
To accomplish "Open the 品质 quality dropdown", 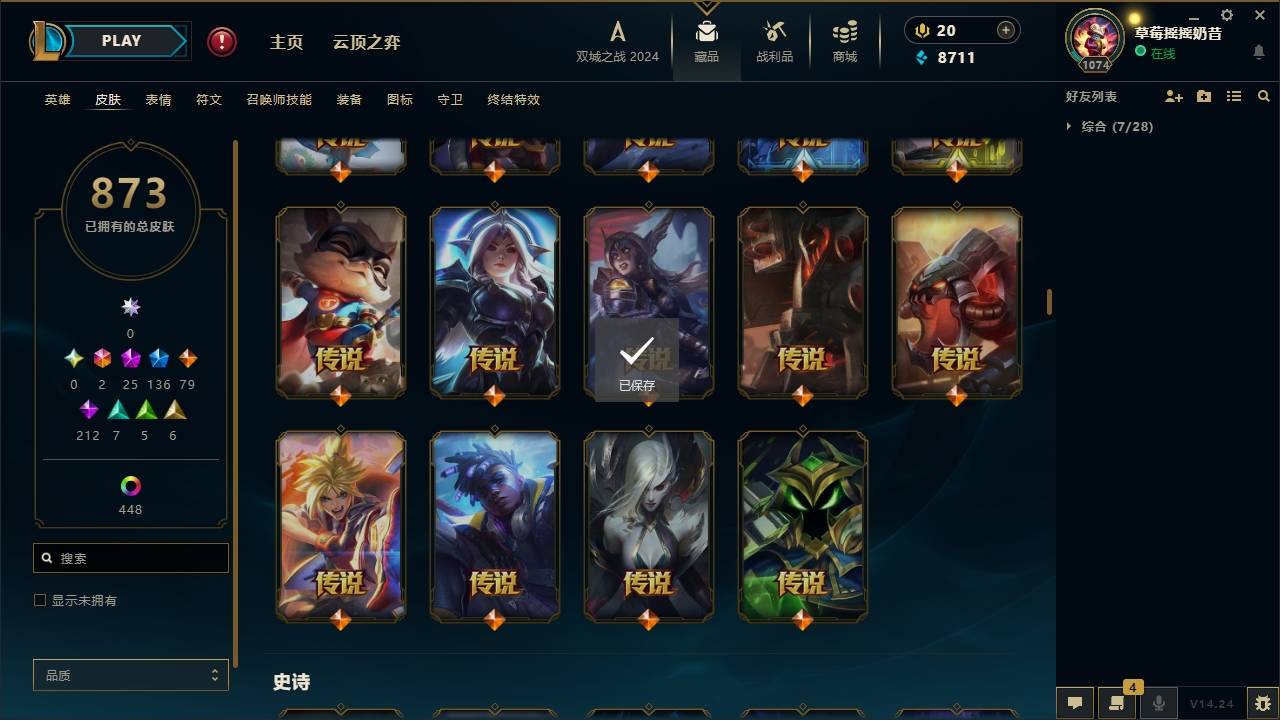I will (x=130, y=675).
